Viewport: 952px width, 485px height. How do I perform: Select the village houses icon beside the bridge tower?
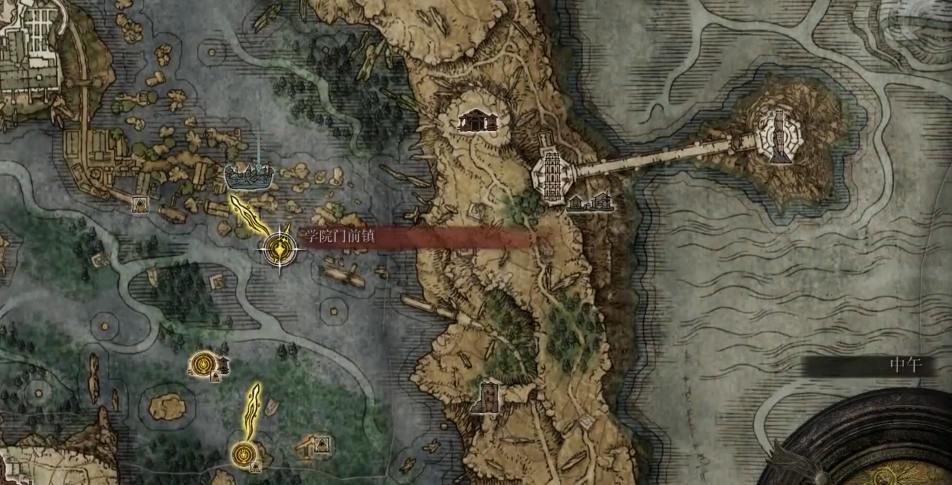click(588, 203)
